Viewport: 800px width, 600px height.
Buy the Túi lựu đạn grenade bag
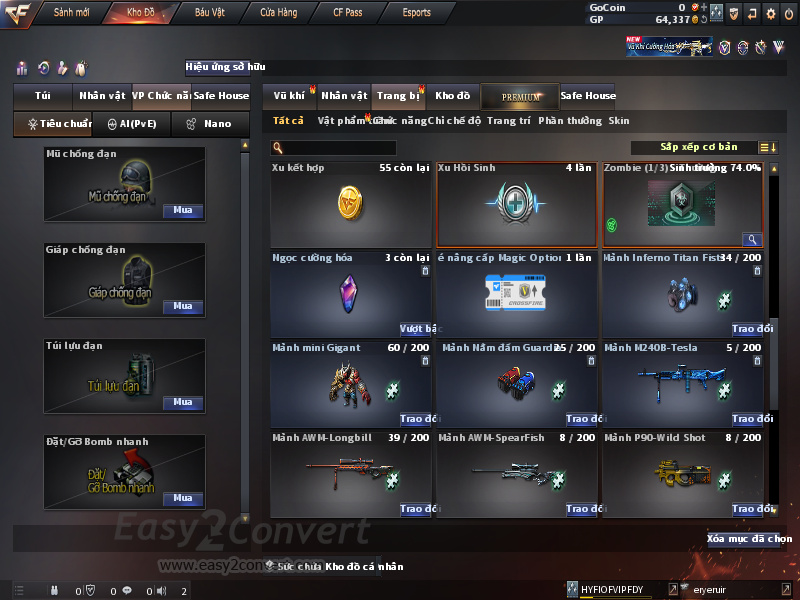click(182, 402)
